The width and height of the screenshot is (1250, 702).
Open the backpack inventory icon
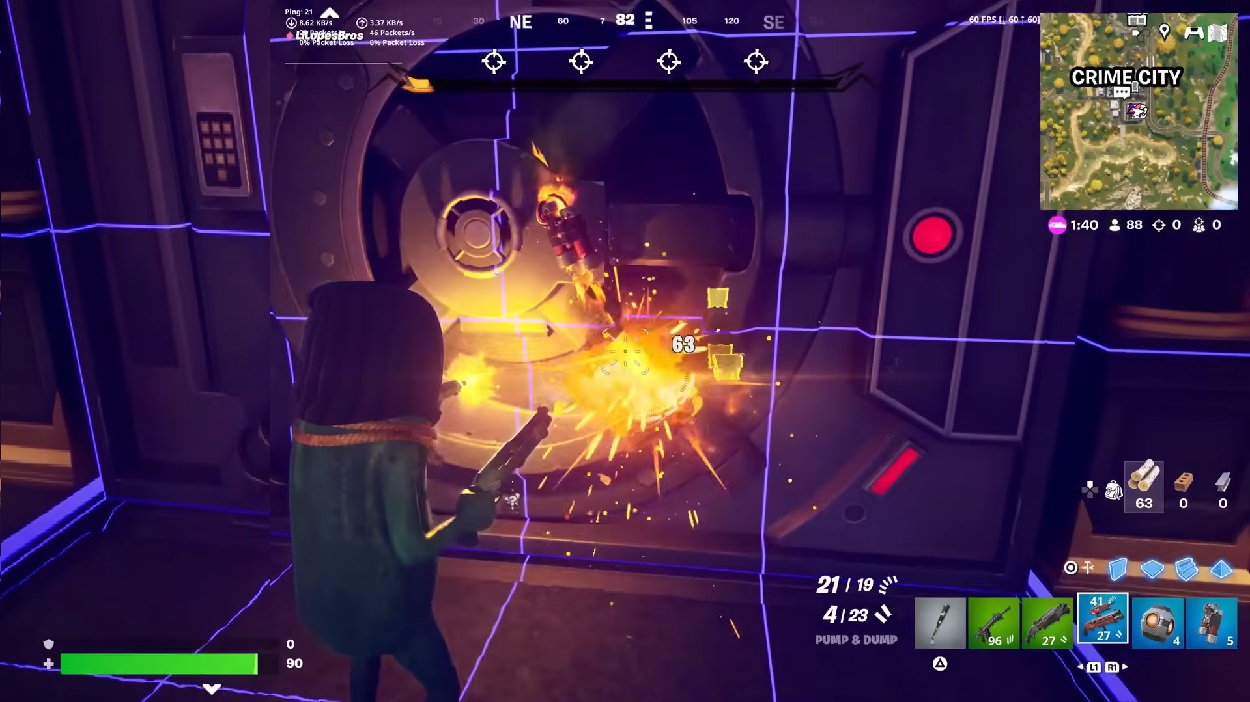(1113, 490)
